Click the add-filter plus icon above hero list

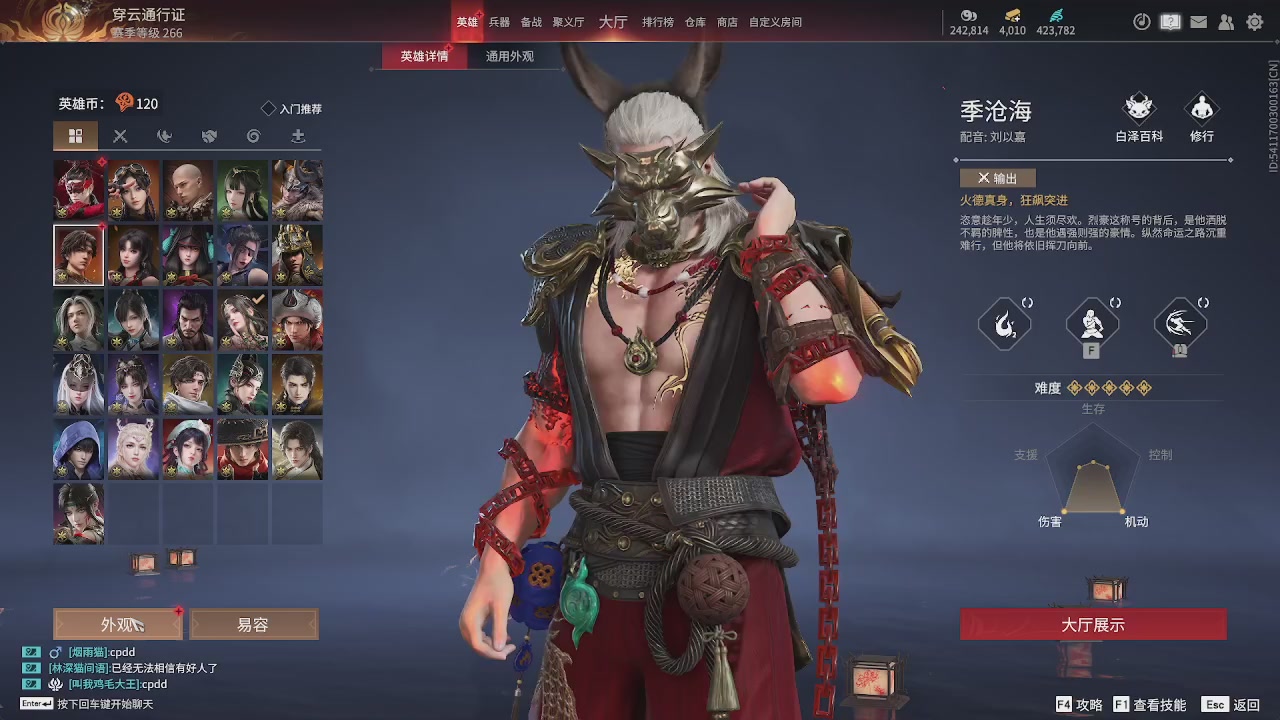point(295,135)
